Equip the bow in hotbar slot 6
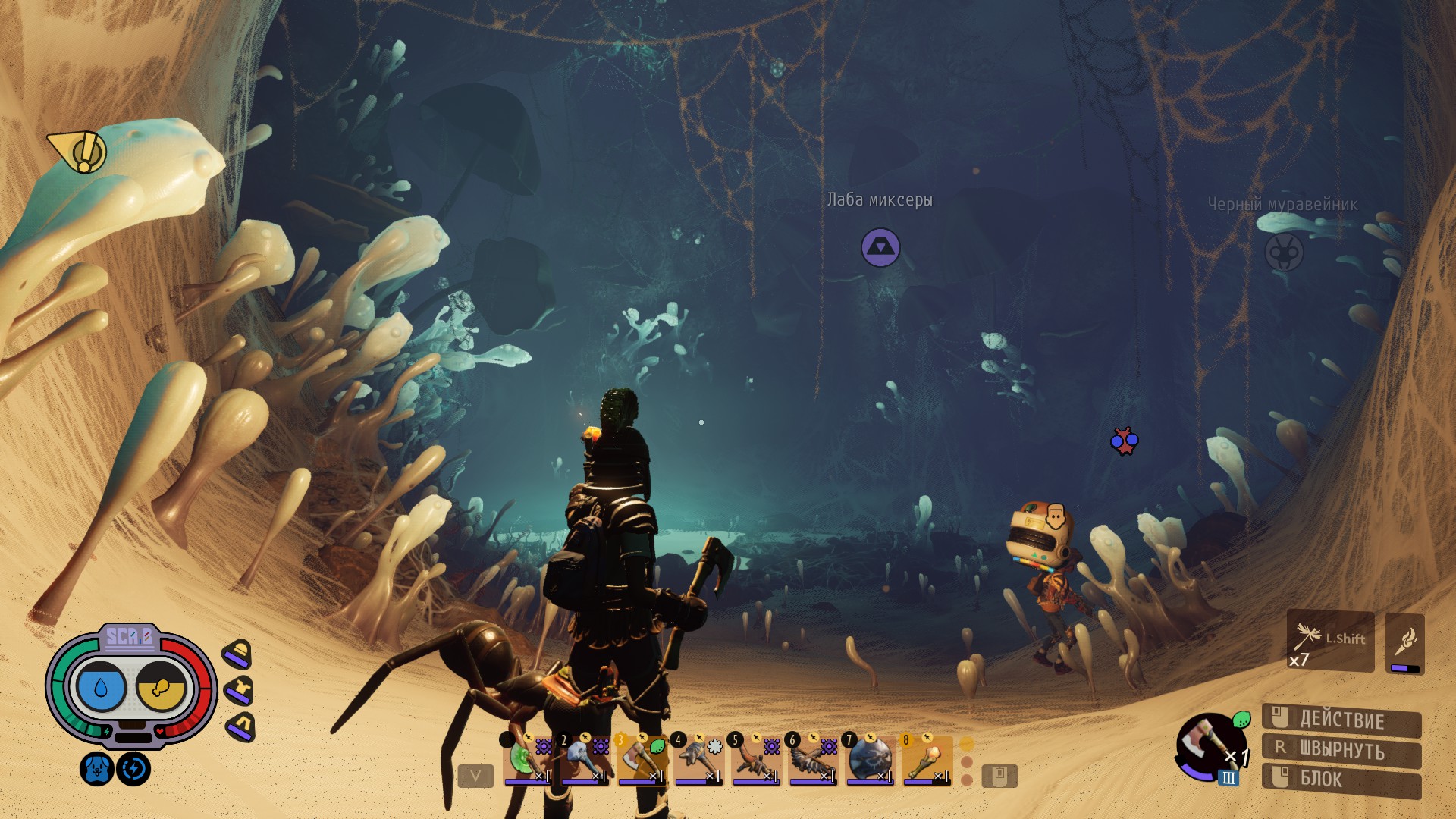Image resolution: width=1456 pixels, height=819 pixels. click(812, 759)
